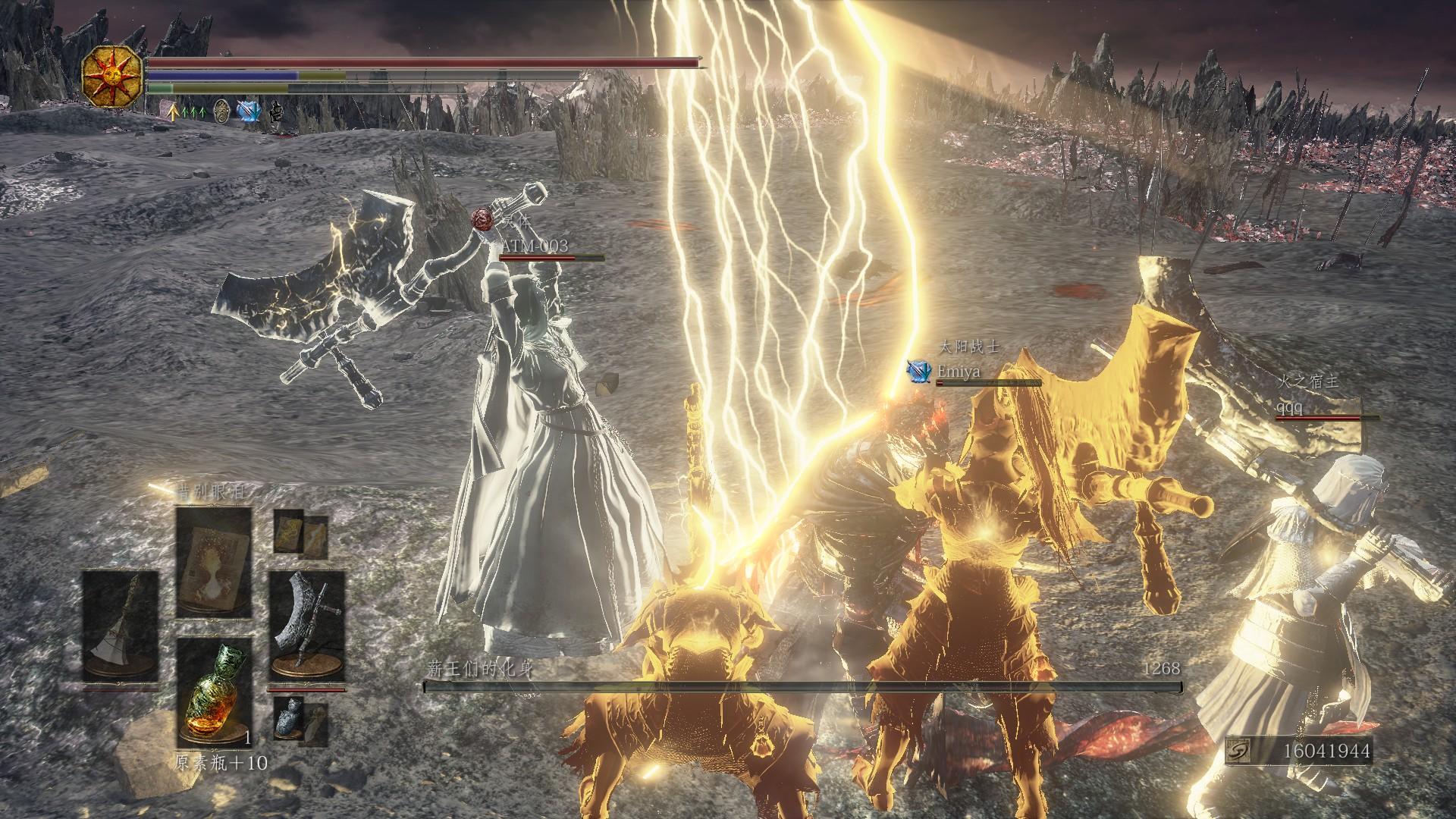Click the small queued spell scrolls icon
1456x819 pixels.
pos(300,532)
